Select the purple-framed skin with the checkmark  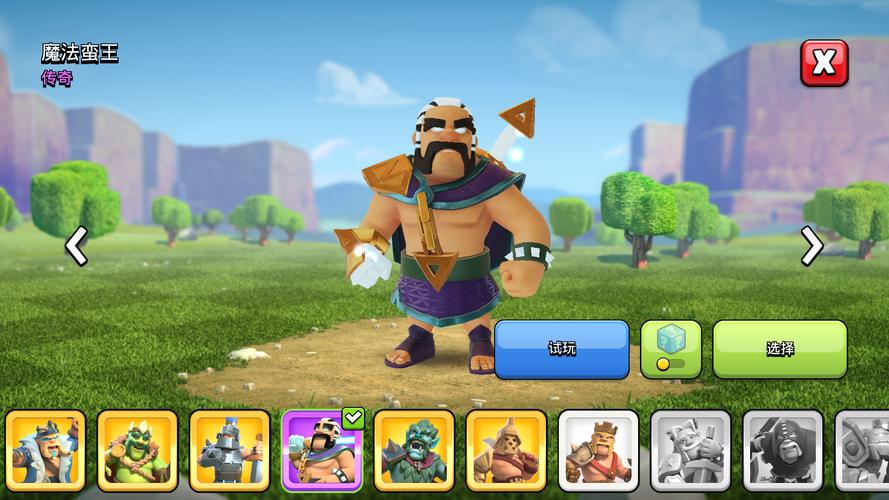point(321,450)
